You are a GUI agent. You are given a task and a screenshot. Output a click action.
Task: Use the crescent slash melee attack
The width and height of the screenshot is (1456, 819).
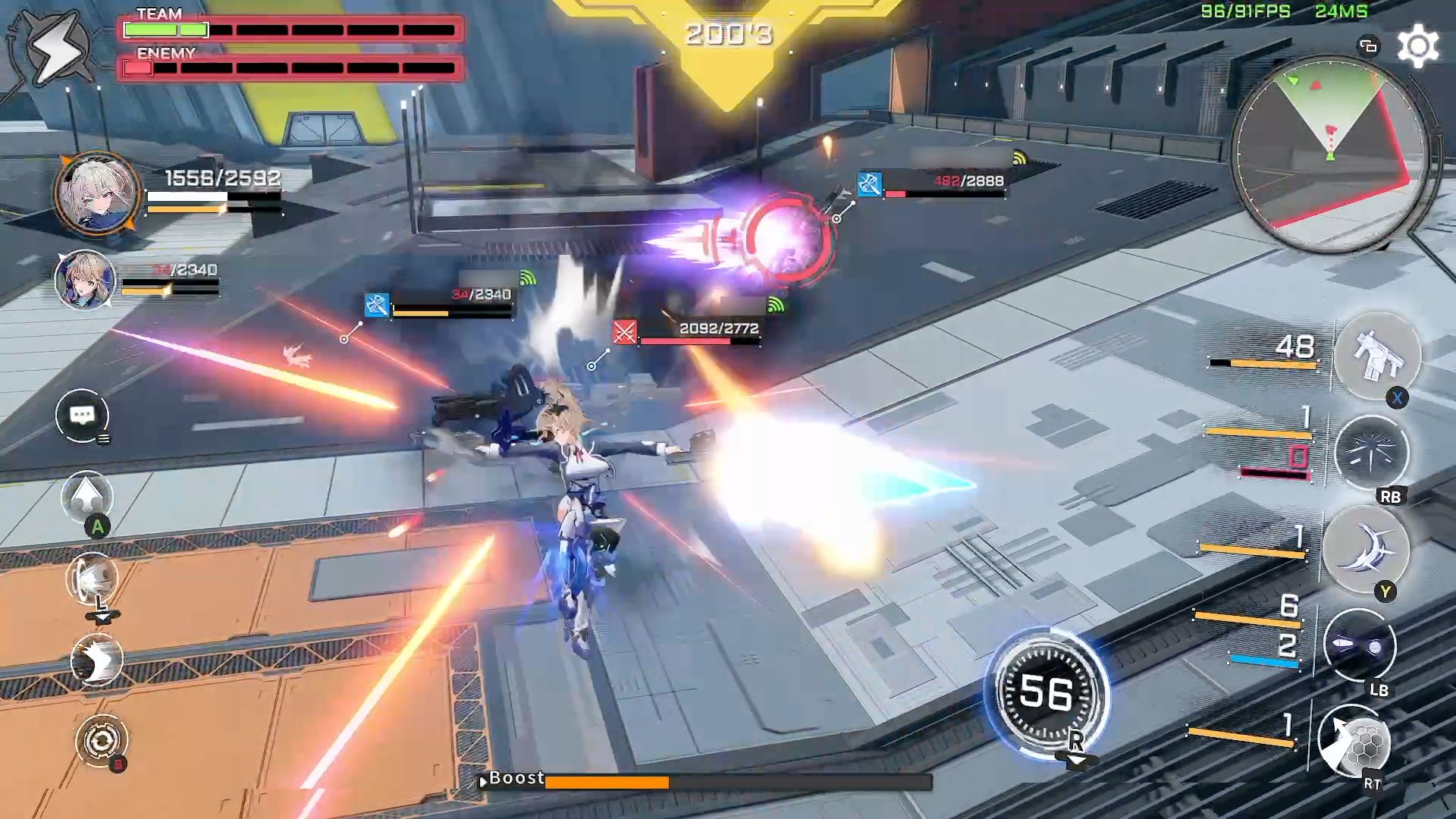coord(1367,550)
